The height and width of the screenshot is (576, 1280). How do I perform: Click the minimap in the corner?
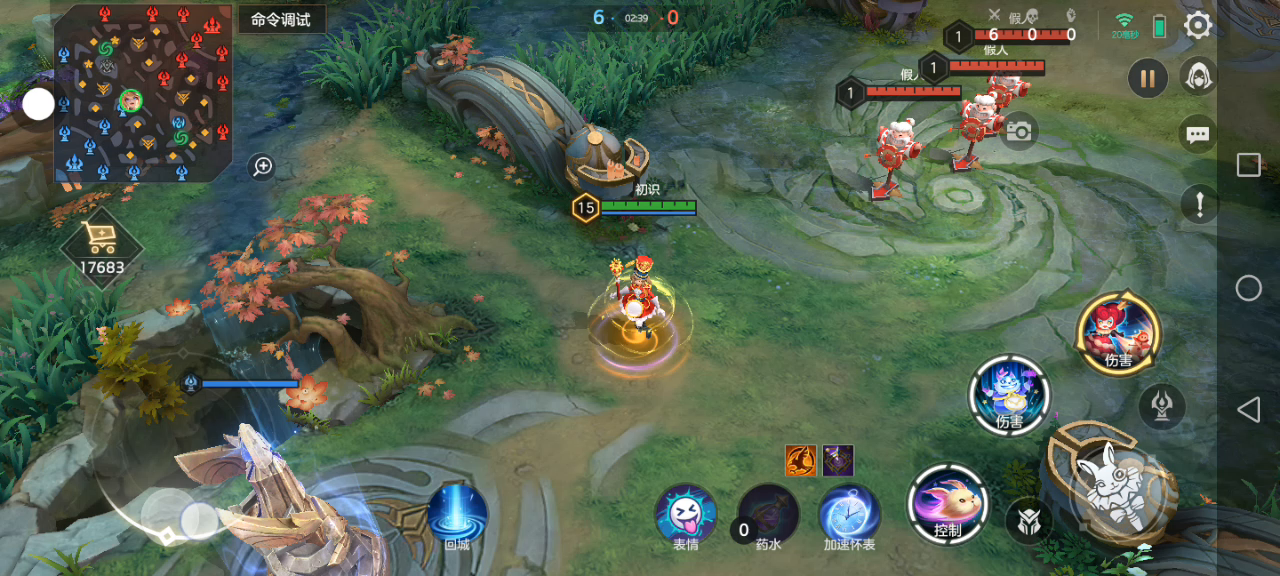pos(143,93)
